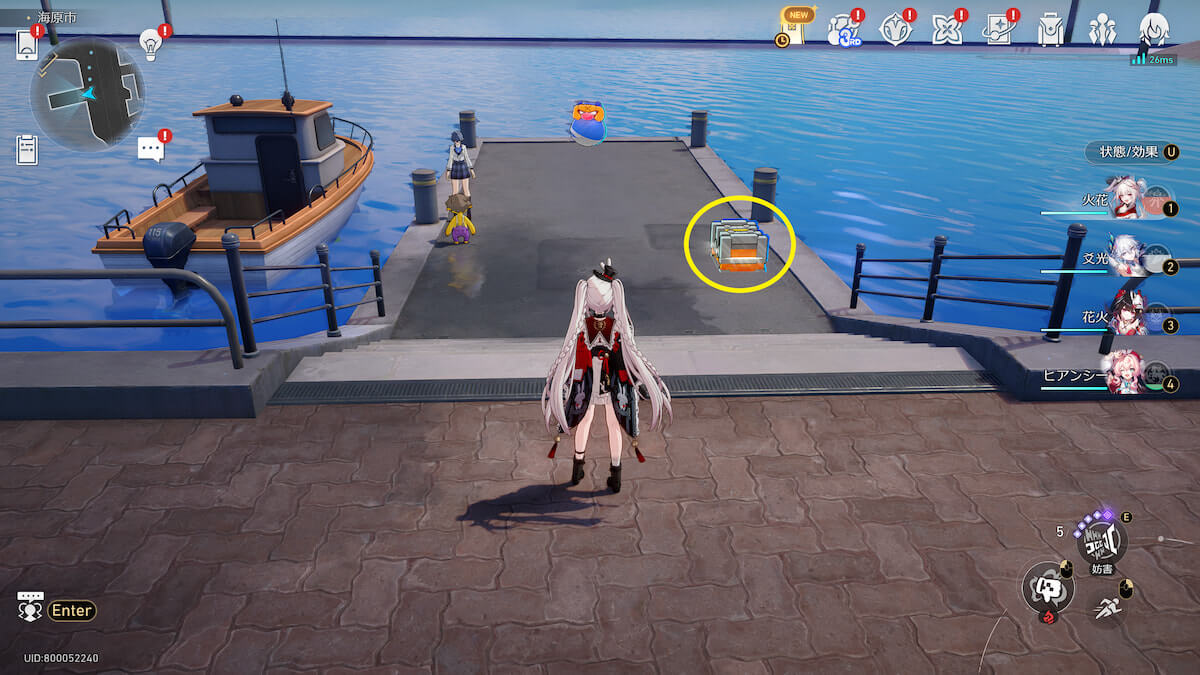
Task: Open the clipboard quest log icon
Action: pyautogui.click(x=27, y=149)
